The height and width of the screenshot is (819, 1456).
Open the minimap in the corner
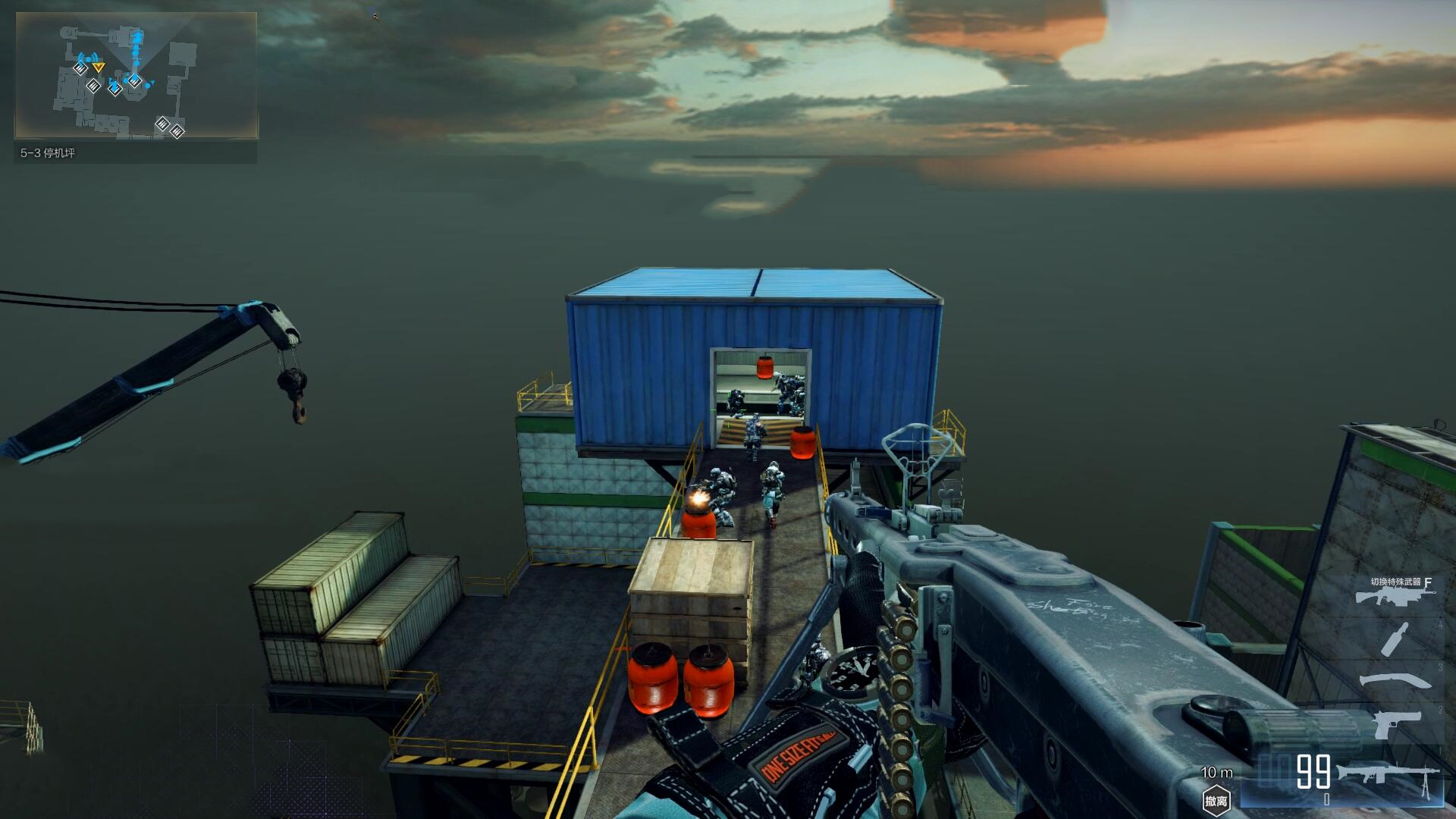[x=136, y=76]
